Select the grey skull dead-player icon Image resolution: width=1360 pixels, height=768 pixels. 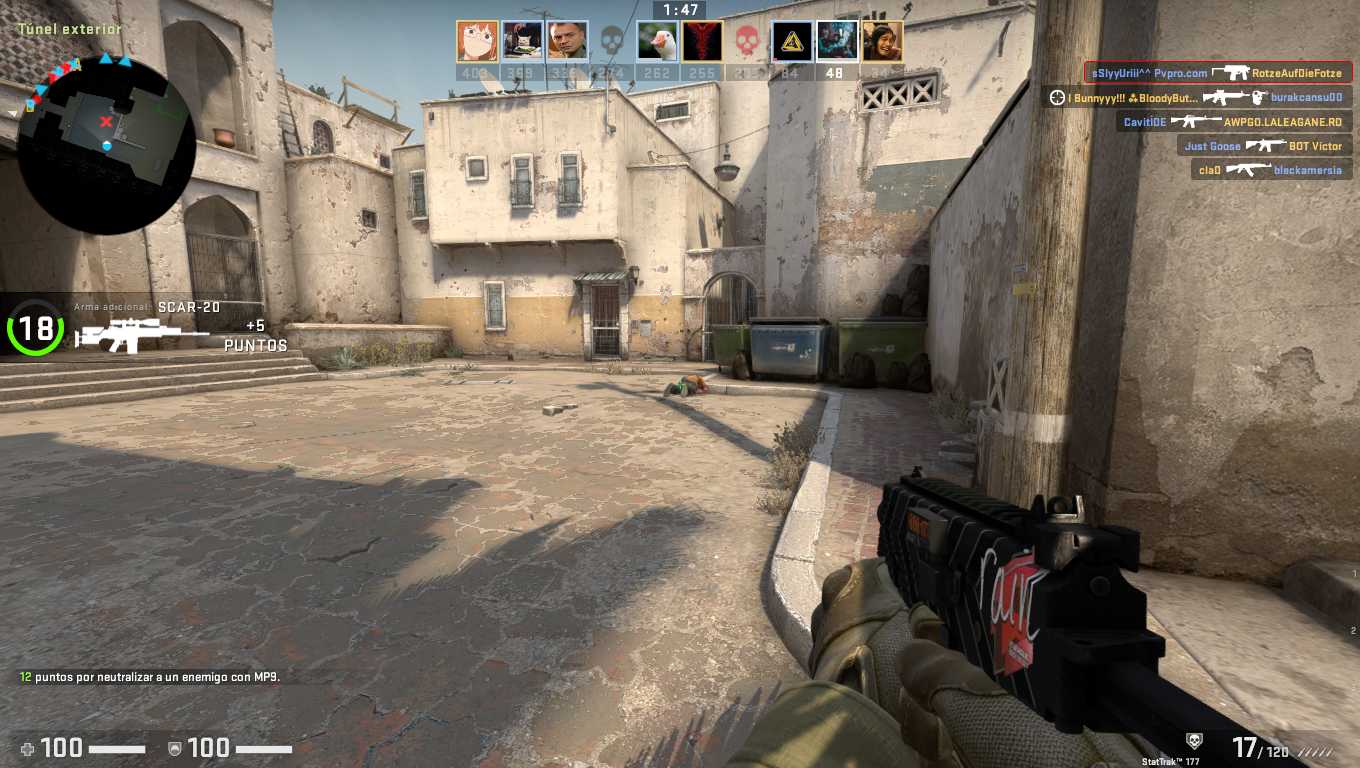[x=612, y=42]
